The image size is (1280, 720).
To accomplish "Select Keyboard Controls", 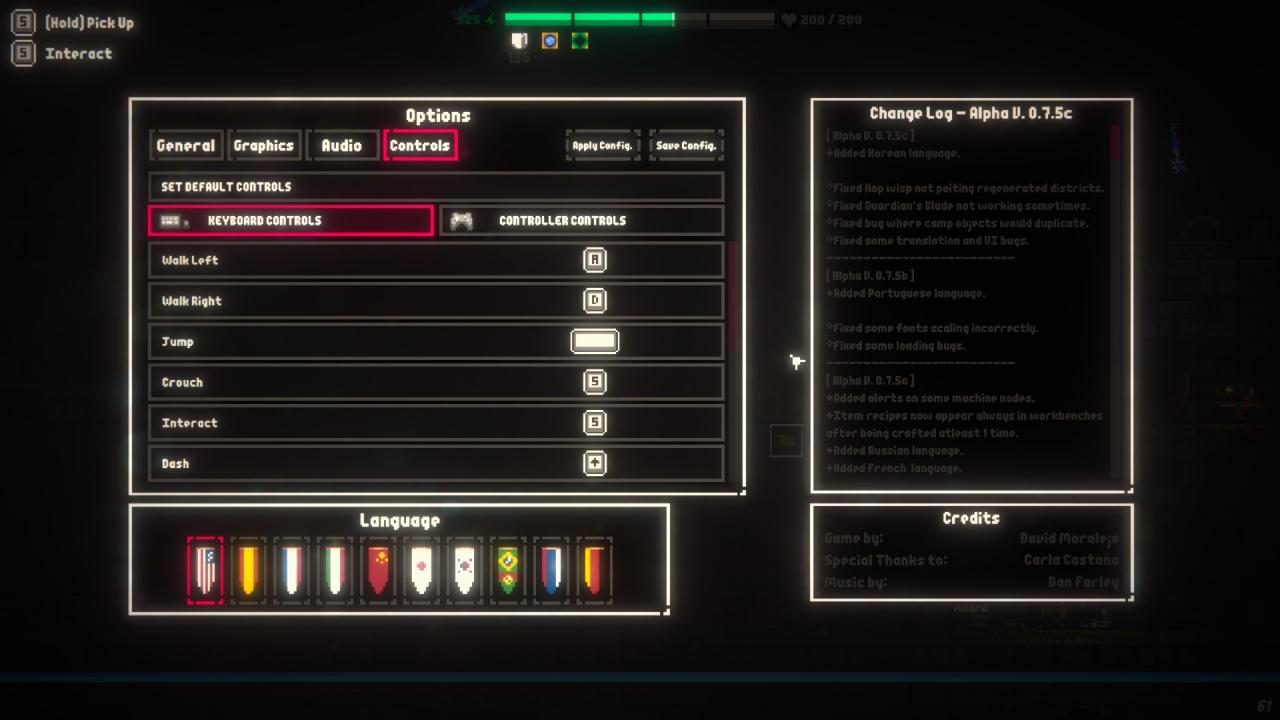I will (291, 221).
